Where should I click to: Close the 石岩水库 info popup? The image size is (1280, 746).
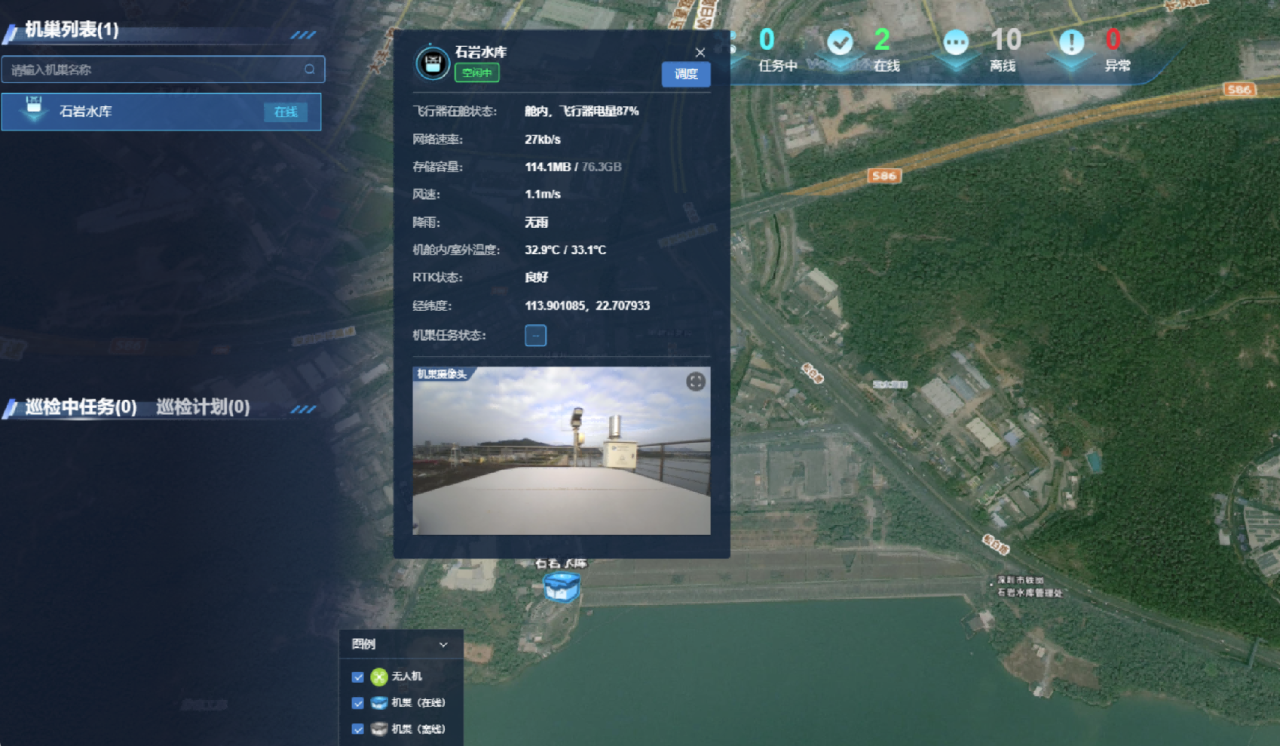[x=700, y=53]
